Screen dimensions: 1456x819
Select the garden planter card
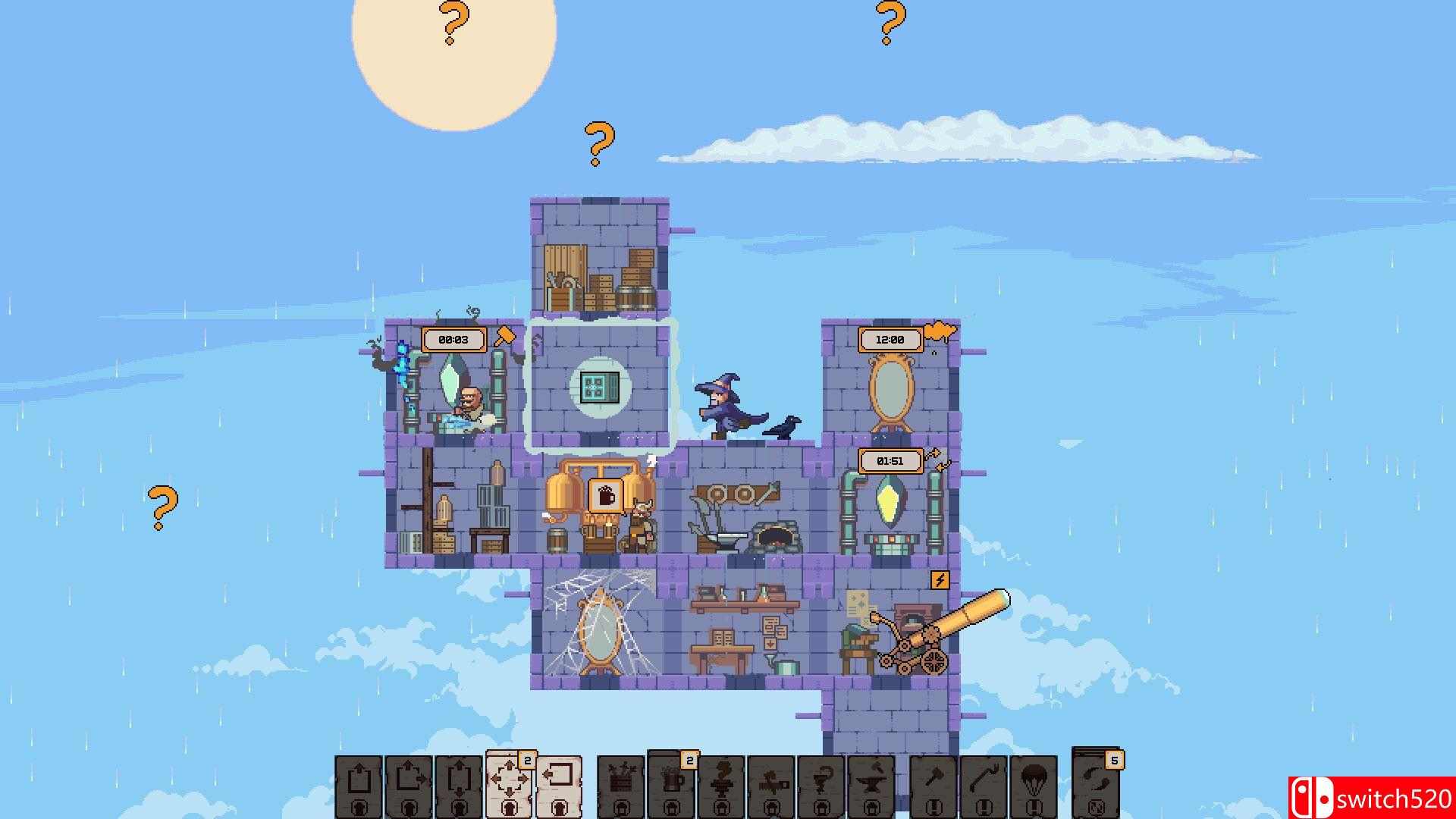(x=622, y=785)
